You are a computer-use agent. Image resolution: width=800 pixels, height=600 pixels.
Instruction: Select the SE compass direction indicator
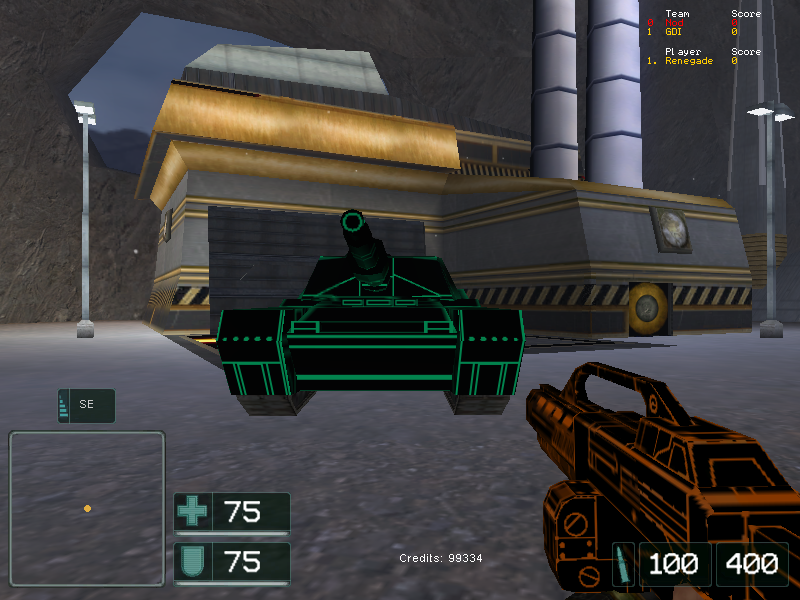pyautogui.click(x=87, y=405)
